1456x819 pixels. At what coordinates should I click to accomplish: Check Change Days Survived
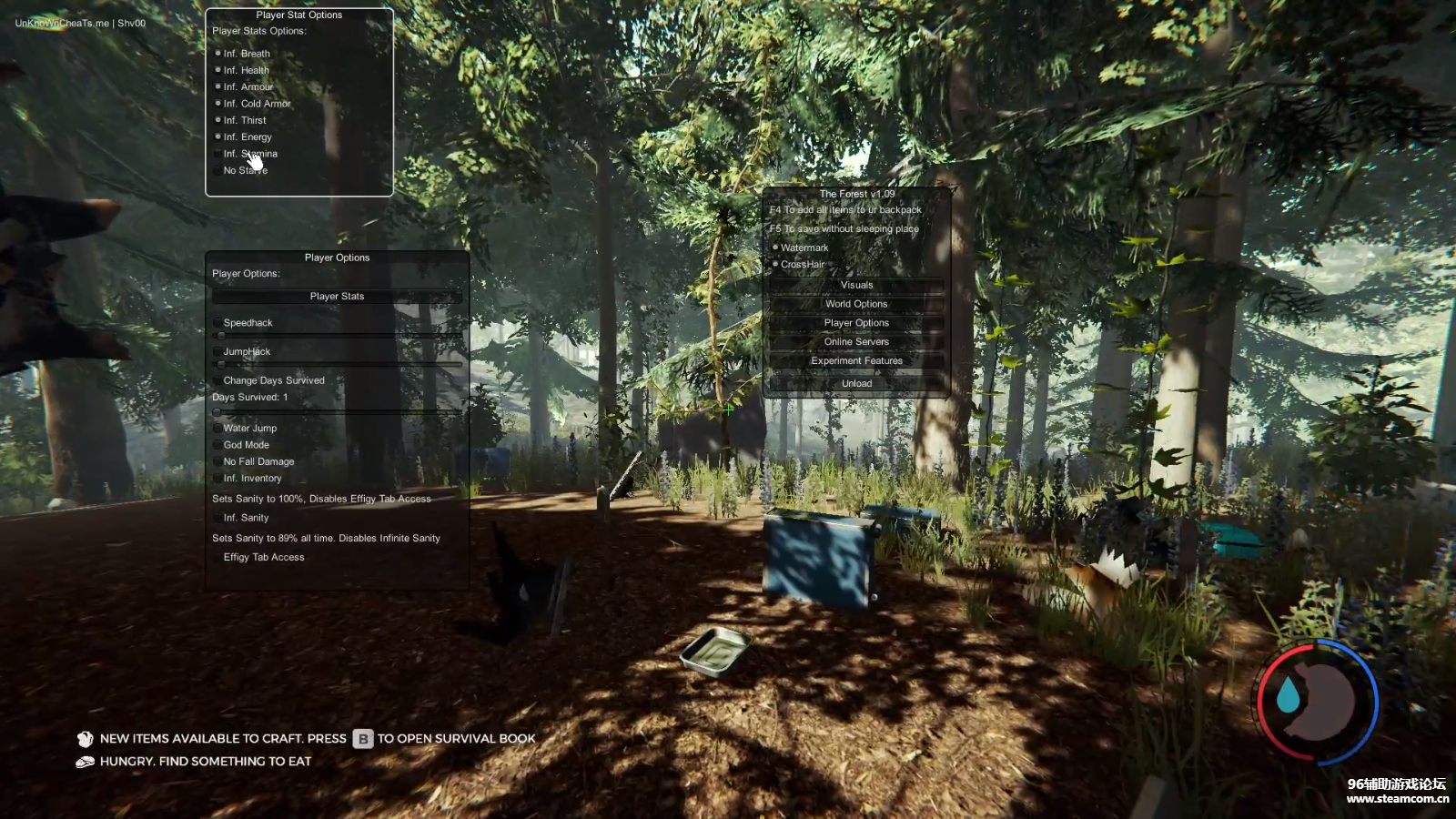point(218,380)
